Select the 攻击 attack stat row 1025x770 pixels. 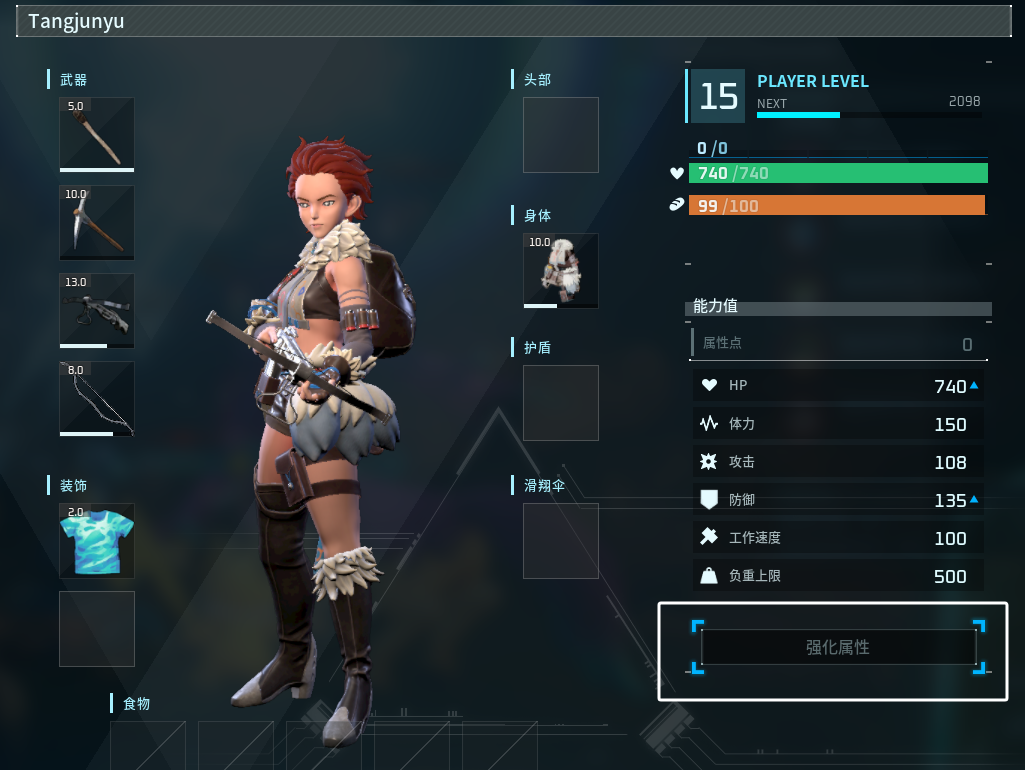(838, 462)
